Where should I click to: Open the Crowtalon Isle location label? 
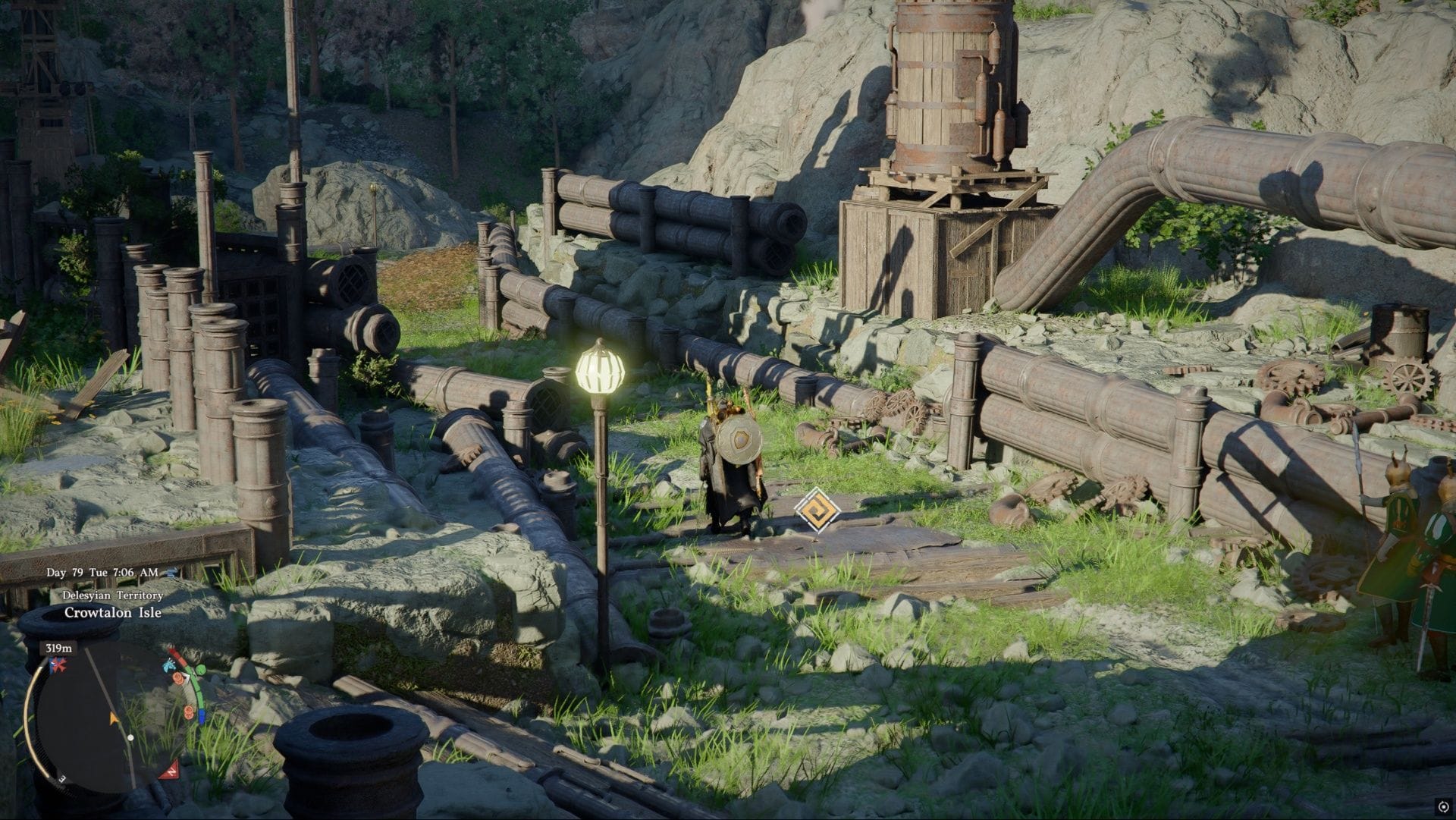[115, 613]
